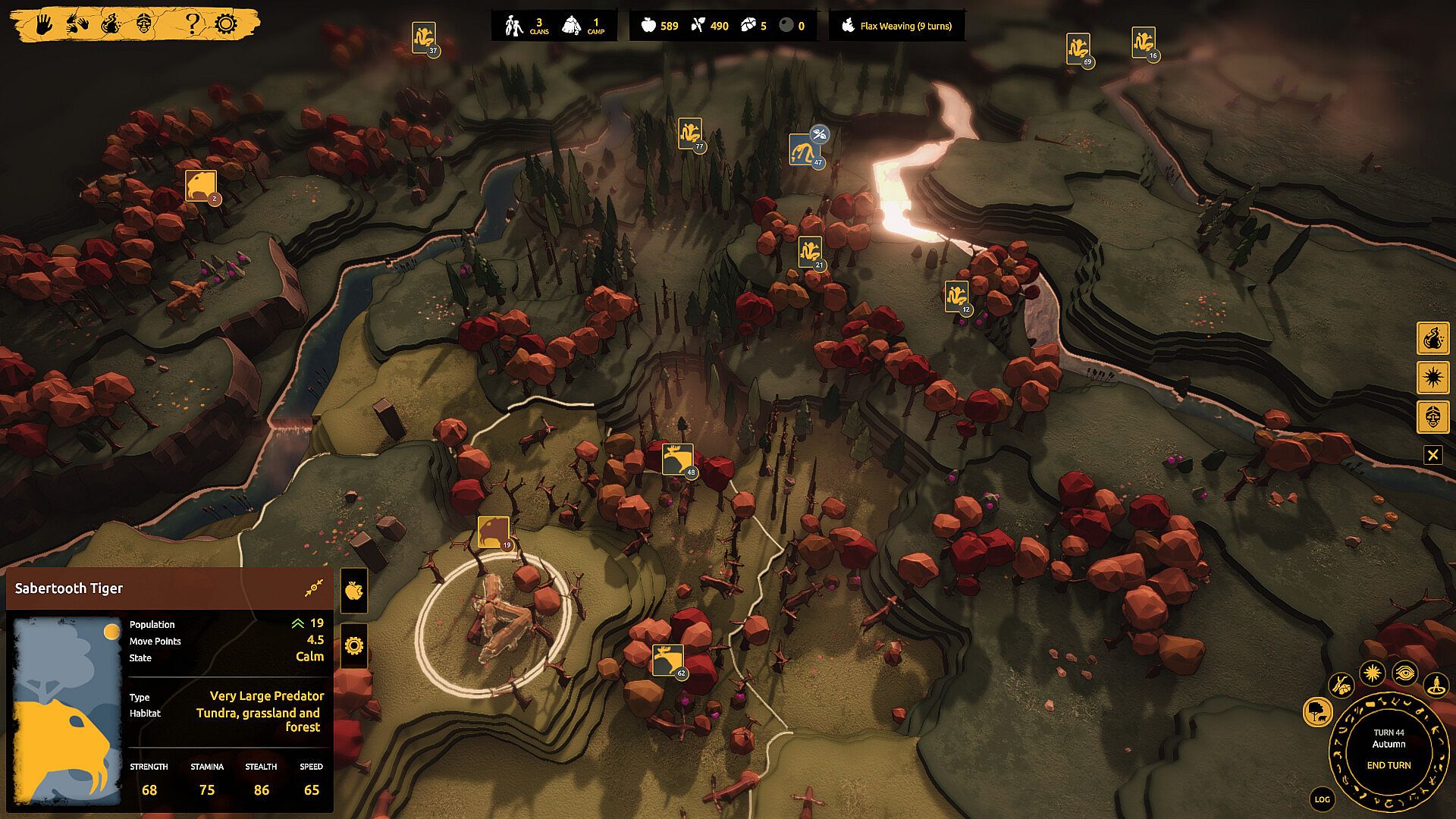Open the question mark help
The width and height of the screenshot is (1456, 819).
[x=193, y=24]
